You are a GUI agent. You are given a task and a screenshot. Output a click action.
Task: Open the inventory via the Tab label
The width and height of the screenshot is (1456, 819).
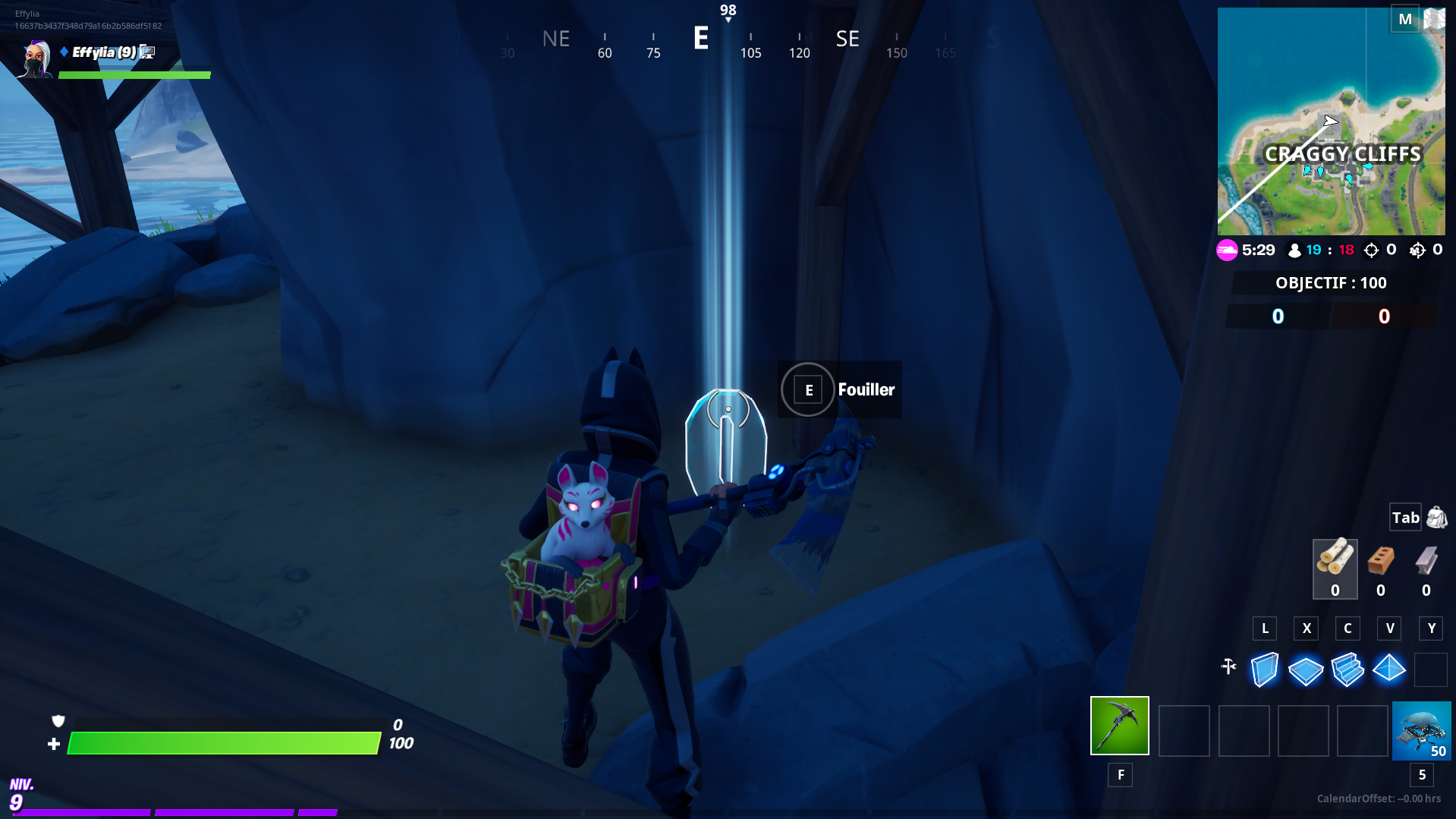(x=1405, y=517)
